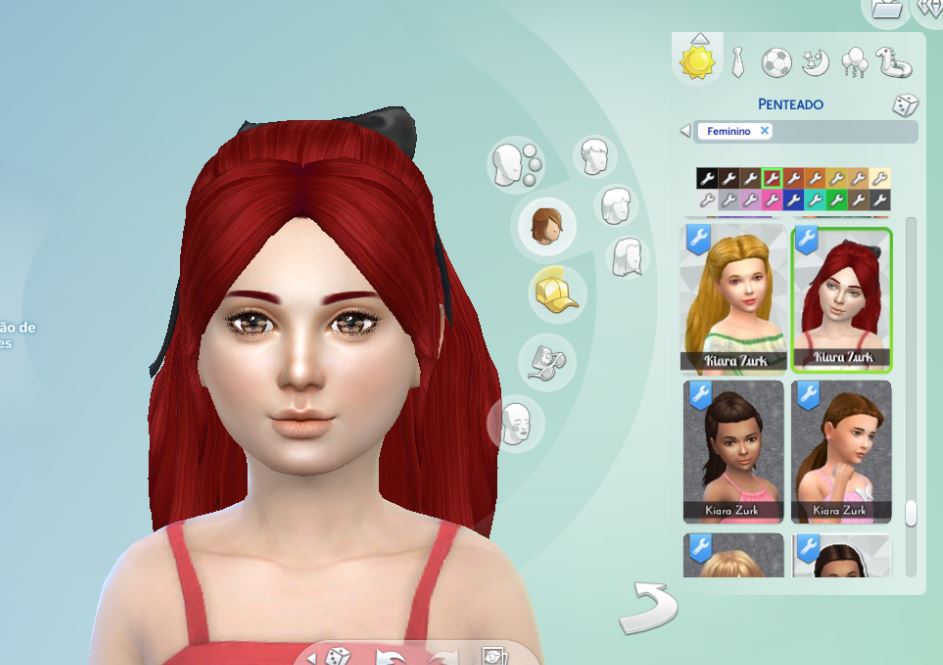This screenshot has height=665, width=943.
Task: Select the dark blue hair color swatch
Action: click(794, 200)
